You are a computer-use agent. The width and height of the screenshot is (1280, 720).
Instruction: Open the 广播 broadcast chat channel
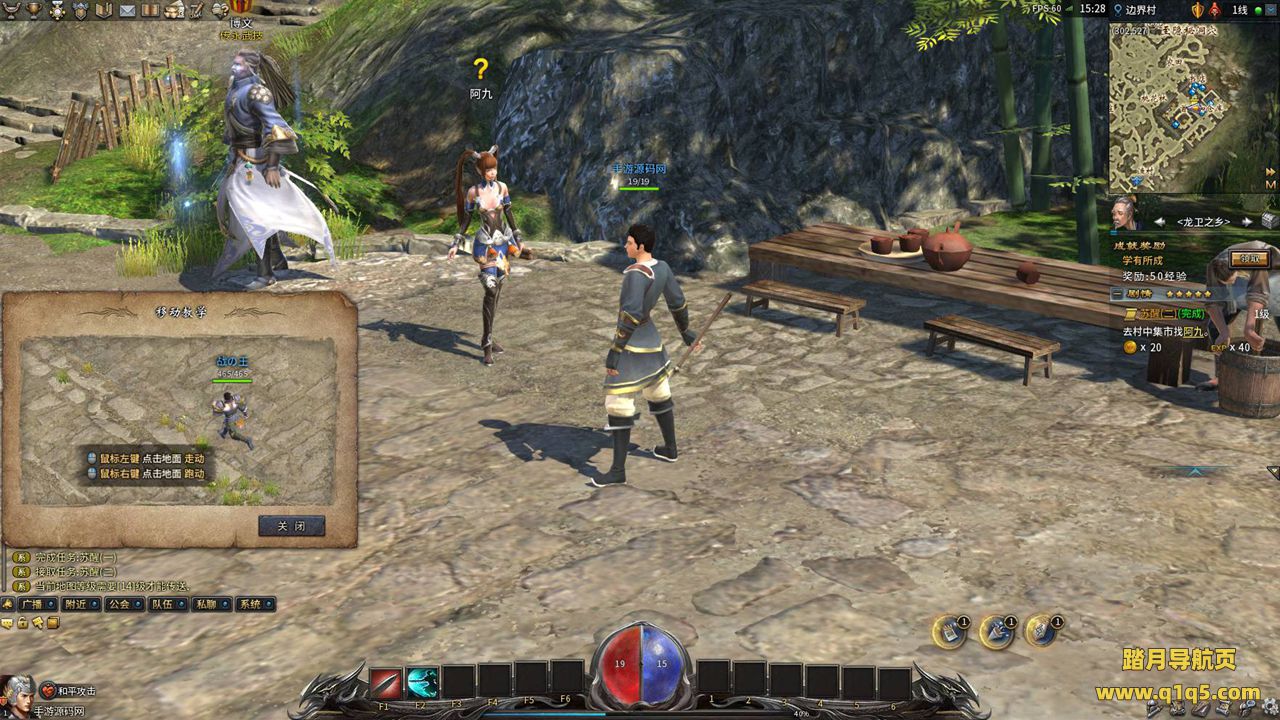point(30,604)
